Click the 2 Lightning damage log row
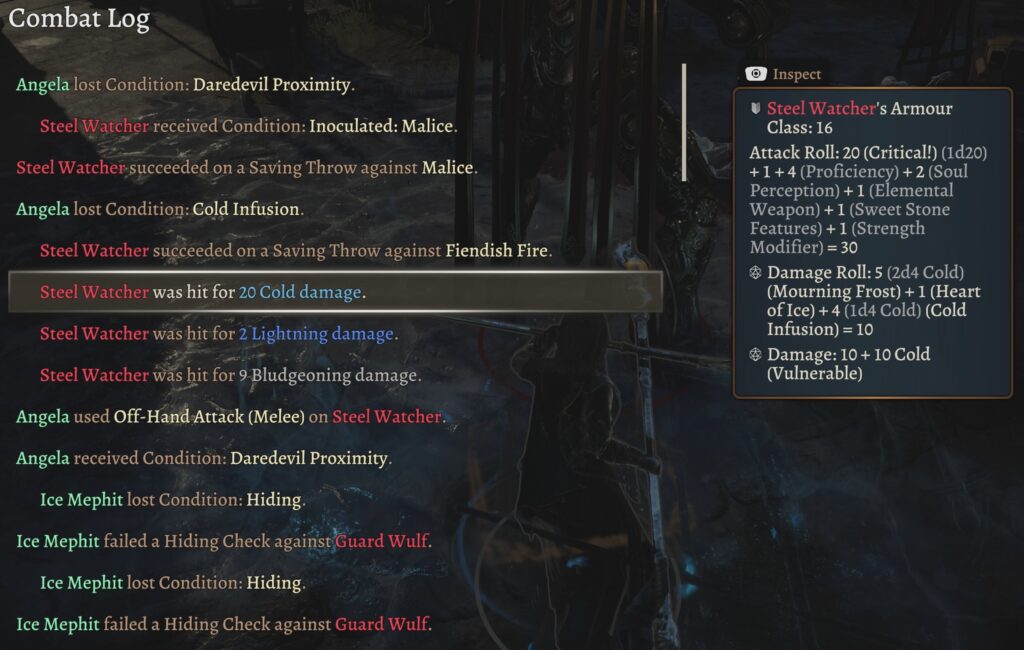 [x=218, y=334]
